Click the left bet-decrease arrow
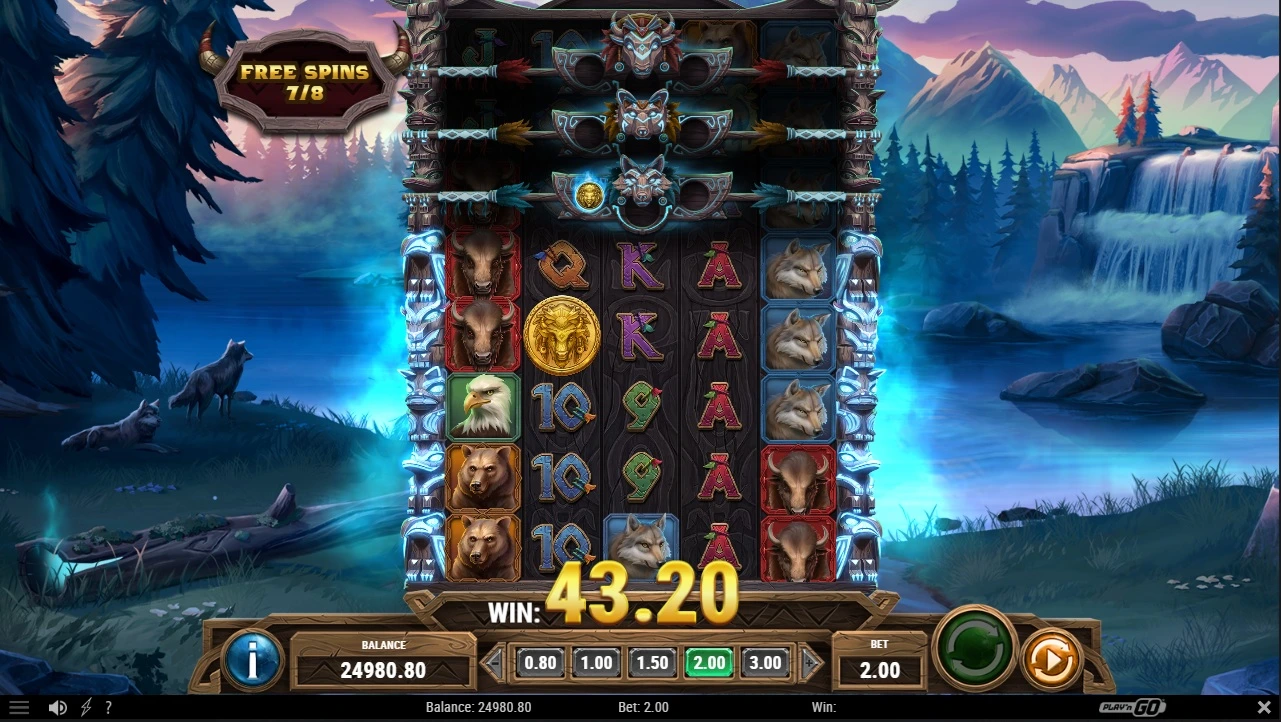Screen dimensions: 1281x722 [x=492, y=662]
